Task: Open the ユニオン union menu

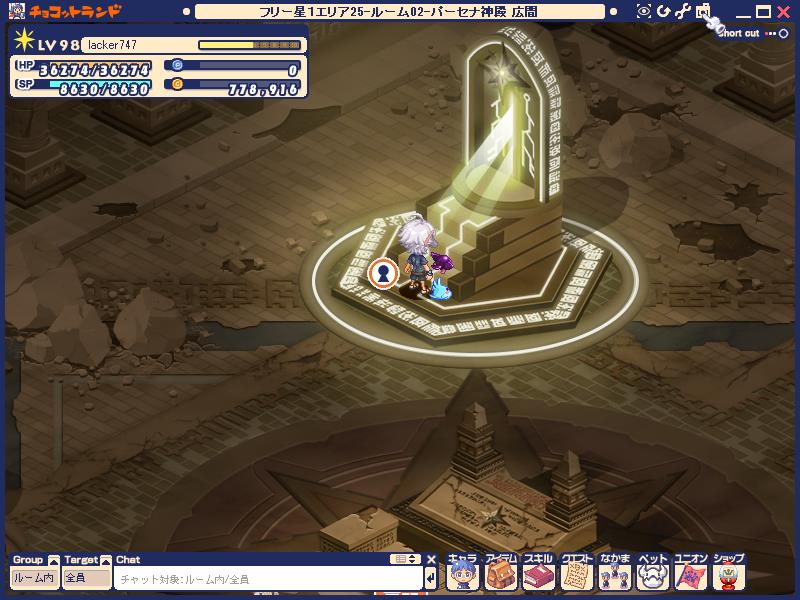Action: click(691, 575)
